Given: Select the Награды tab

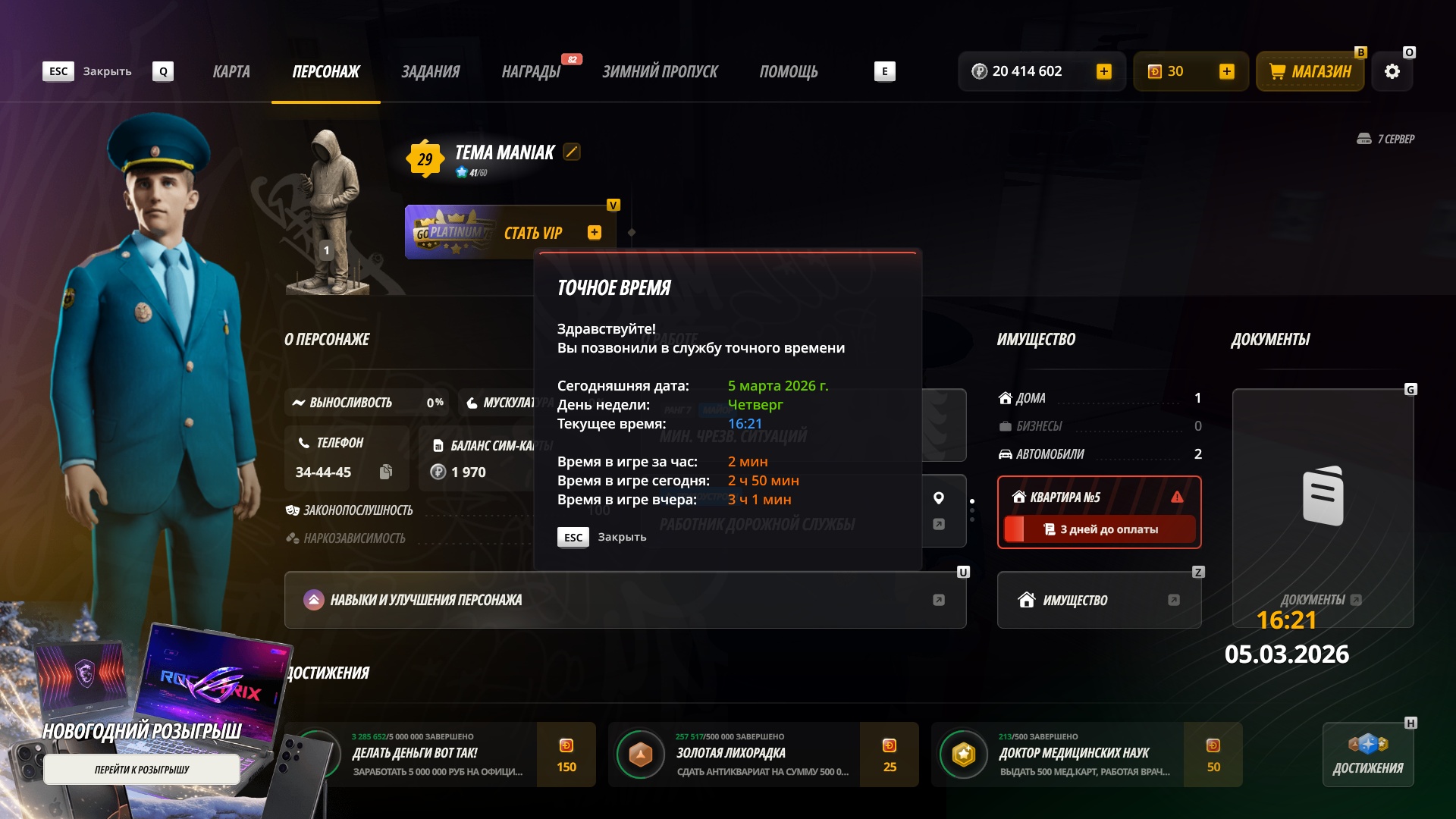Looking at the screenshot, I should point(531,72).
